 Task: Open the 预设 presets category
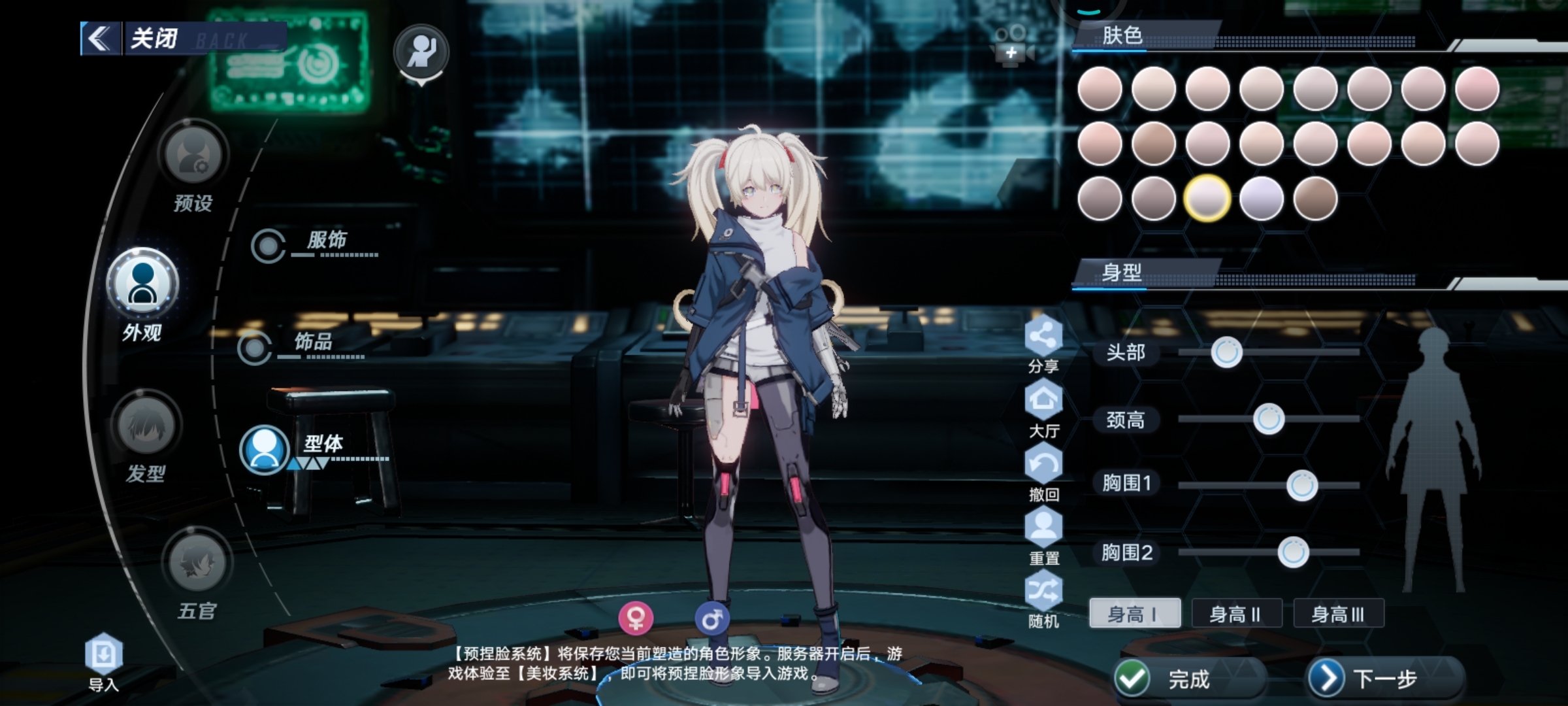click(193, 155)
